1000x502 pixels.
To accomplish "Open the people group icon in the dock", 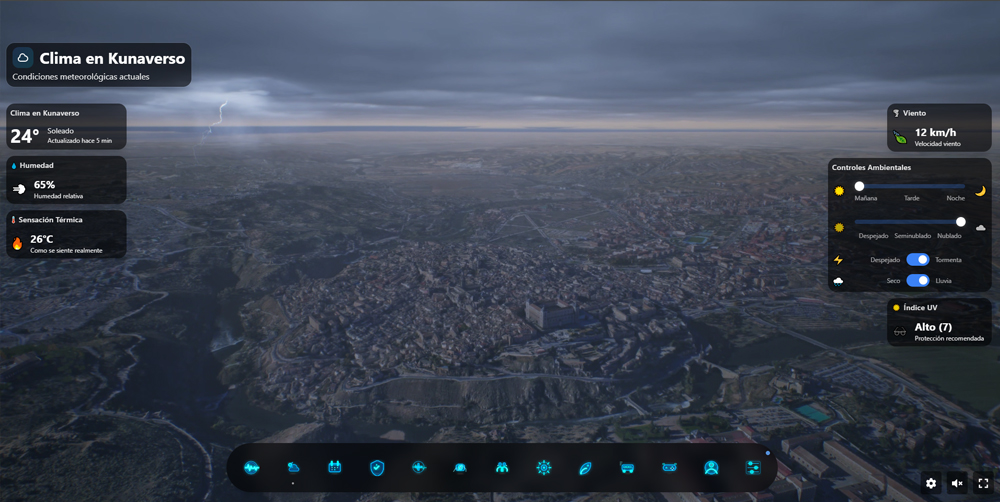I will (502, 467).
